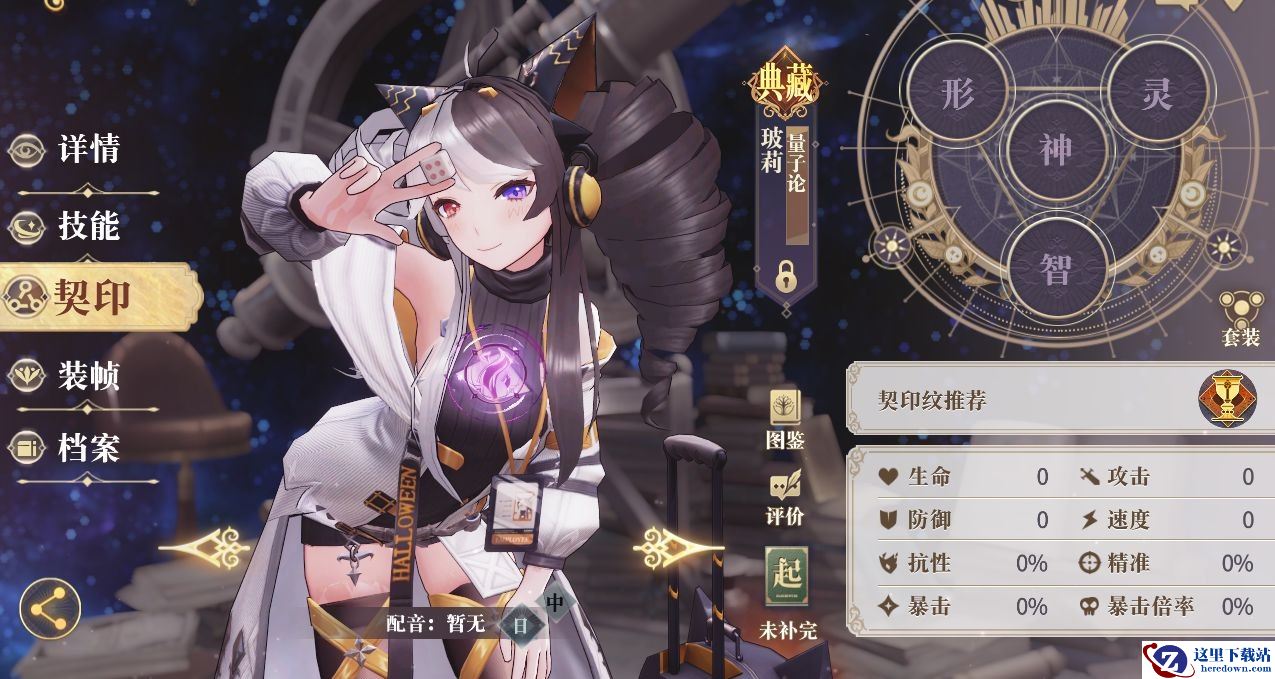1275x679 pixels.
Task: Switch voice language to 中
Action: pyautogui.click(x=555, y=603)
